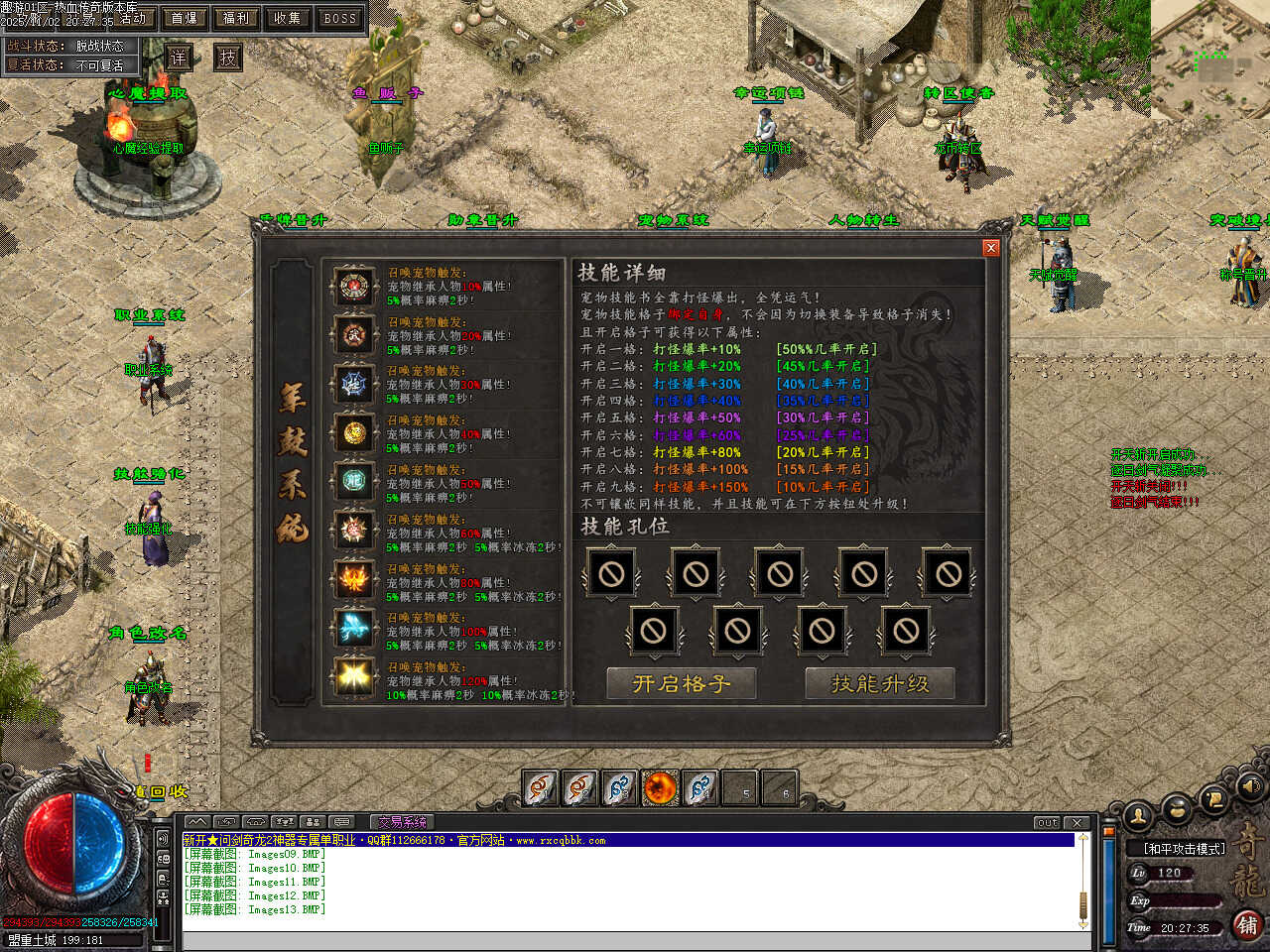The width and height of the screenshot is (1270, 952).
Task: Close the pet skill system window
Action: point(990,248)
